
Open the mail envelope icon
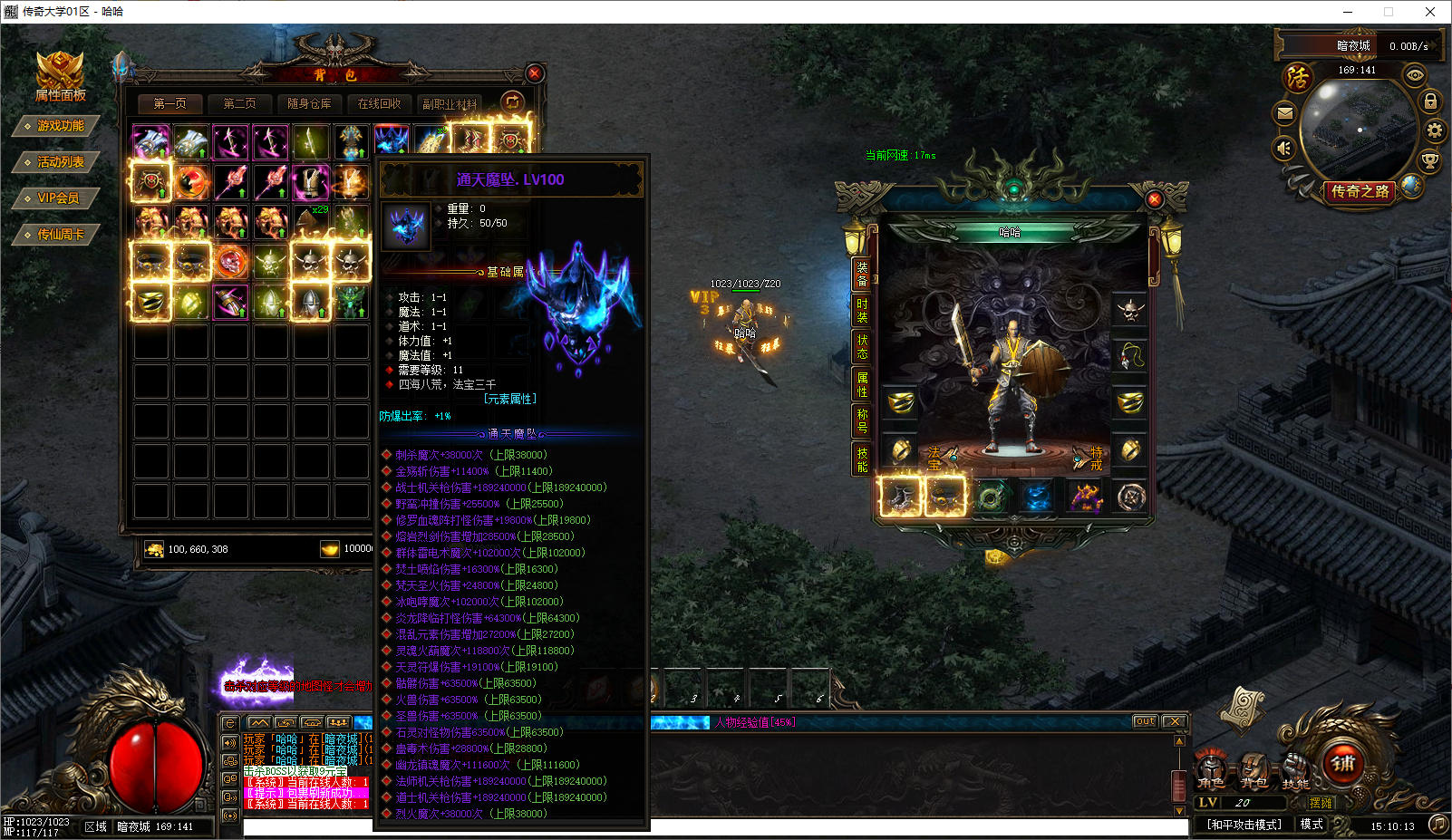1285,113
